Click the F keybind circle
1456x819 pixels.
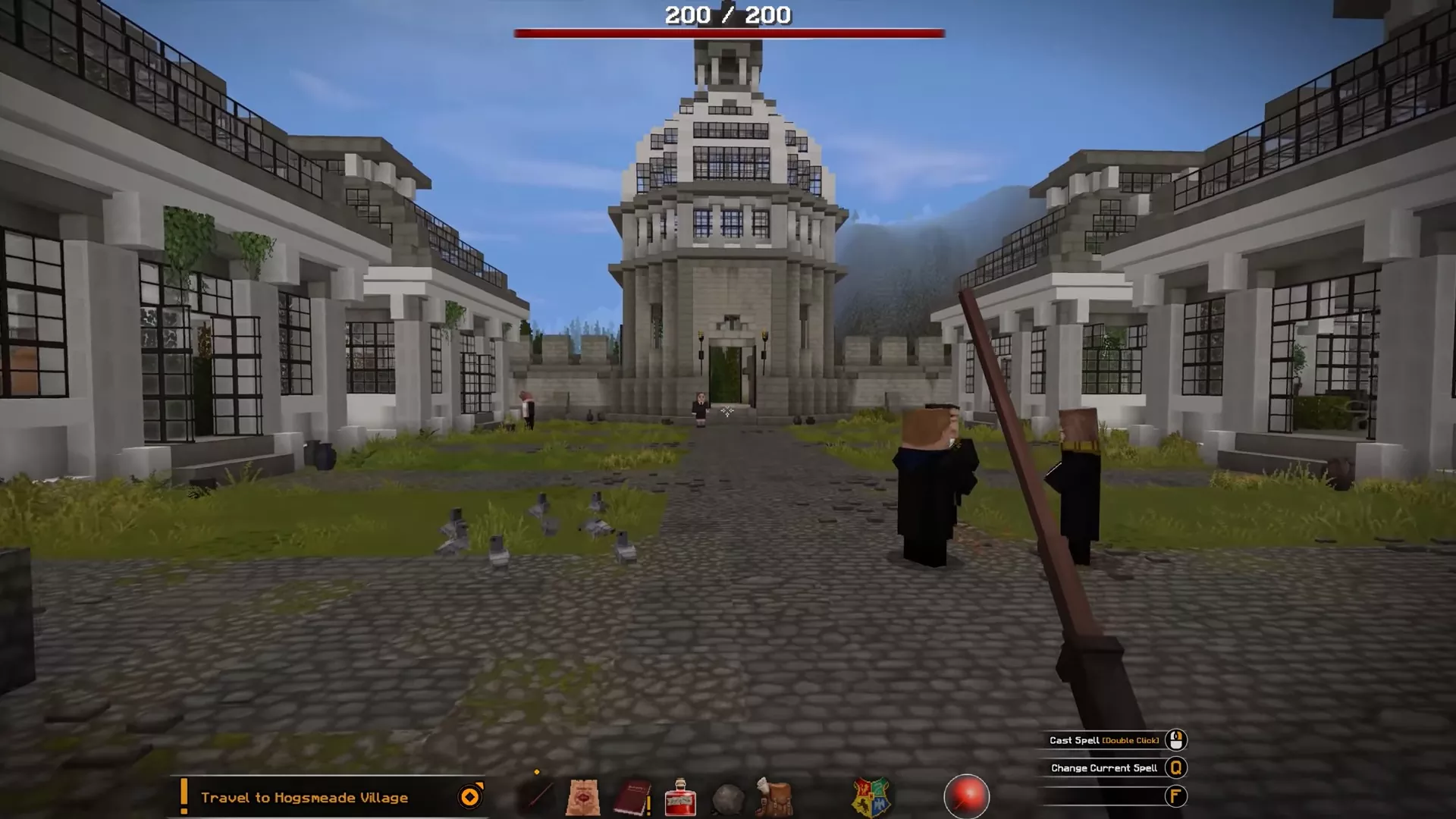[x=1175, y=796]
